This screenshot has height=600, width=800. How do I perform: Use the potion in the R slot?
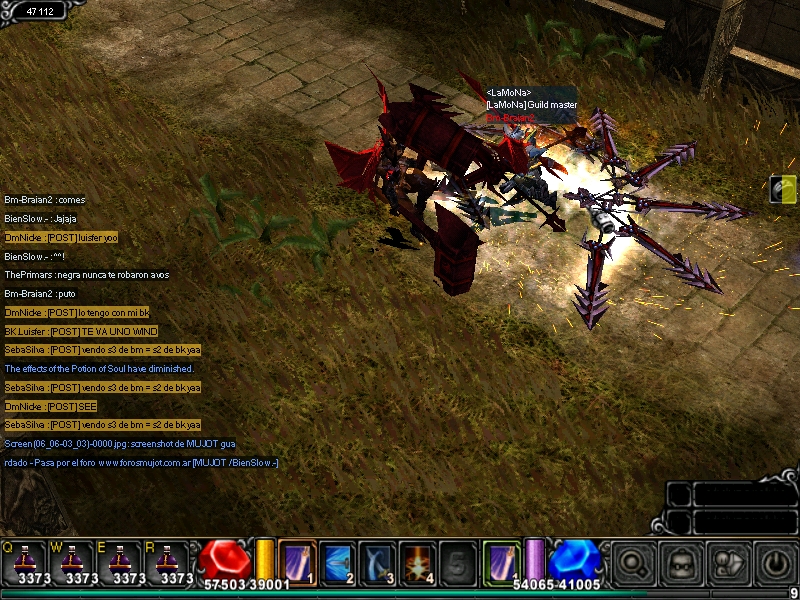[x=170, y=561]
